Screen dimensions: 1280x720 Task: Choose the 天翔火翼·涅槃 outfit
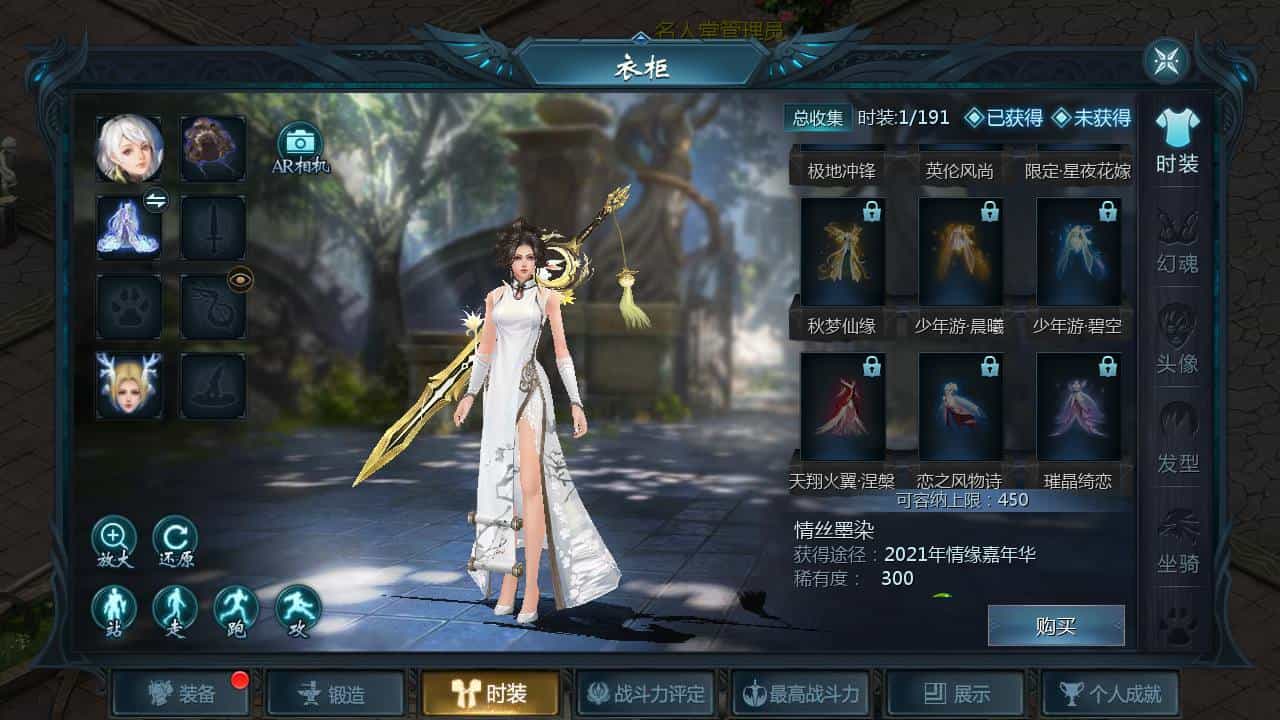pyautogui.click(x=842, y=408)
